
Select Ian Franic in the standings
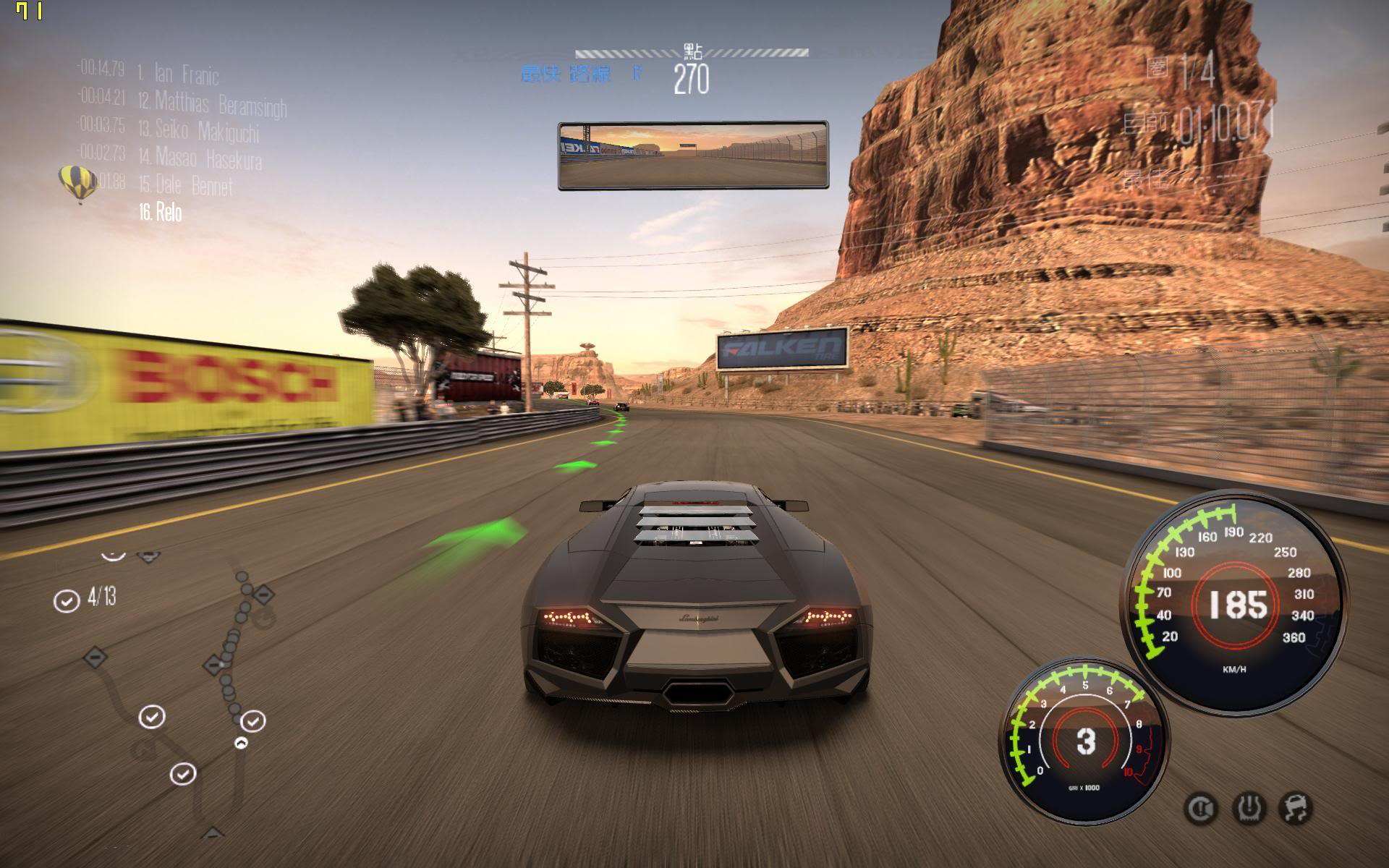[x=185, y=74]
